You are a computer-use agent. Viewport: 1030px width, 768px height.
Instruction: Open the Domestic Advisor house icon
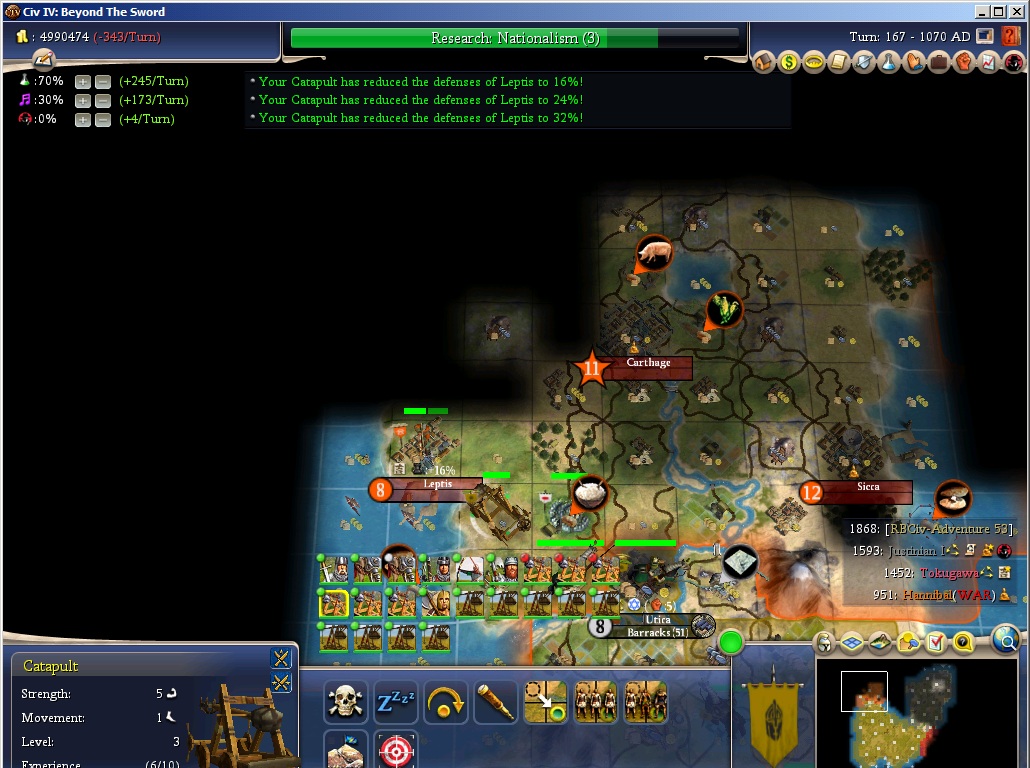[765, 63]
